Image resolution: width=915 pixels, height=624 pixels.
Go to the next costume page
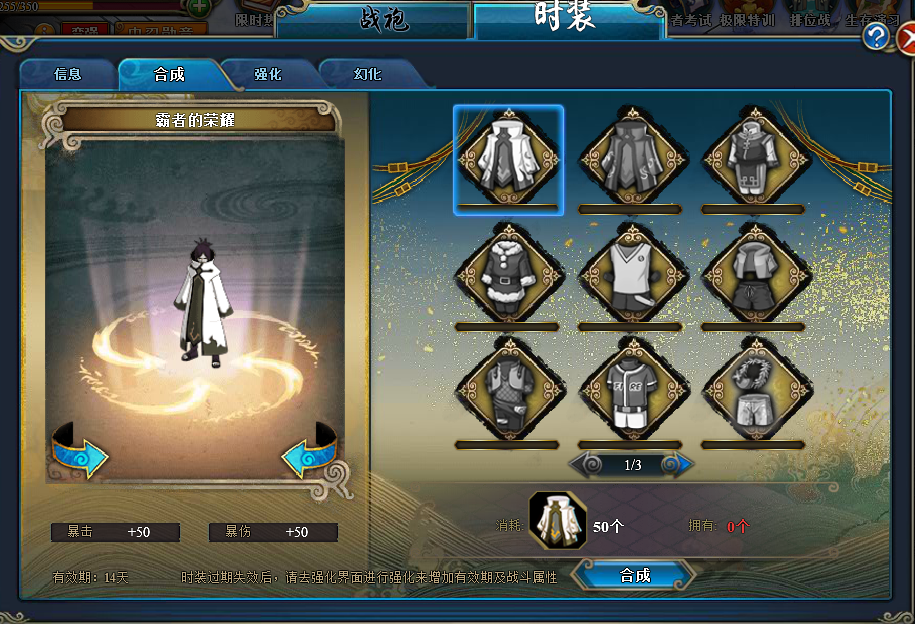tap(678, 465)
